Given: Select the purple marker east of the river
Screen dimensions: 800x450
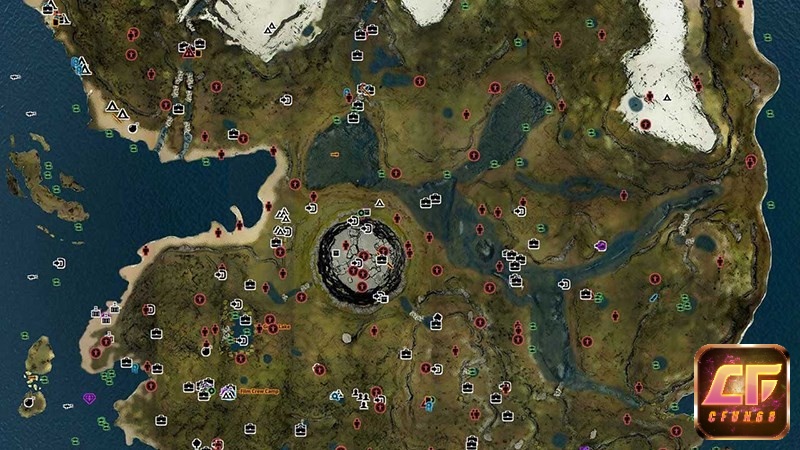Looking at the screenshot, I should pos(601,245).
